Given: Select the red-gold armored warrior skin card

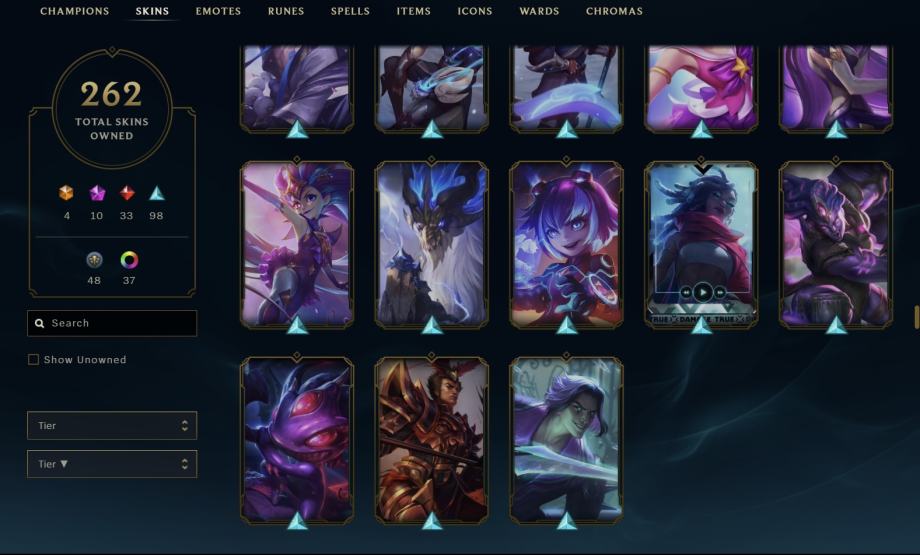Looking at the screenshot, I should 432,440.
